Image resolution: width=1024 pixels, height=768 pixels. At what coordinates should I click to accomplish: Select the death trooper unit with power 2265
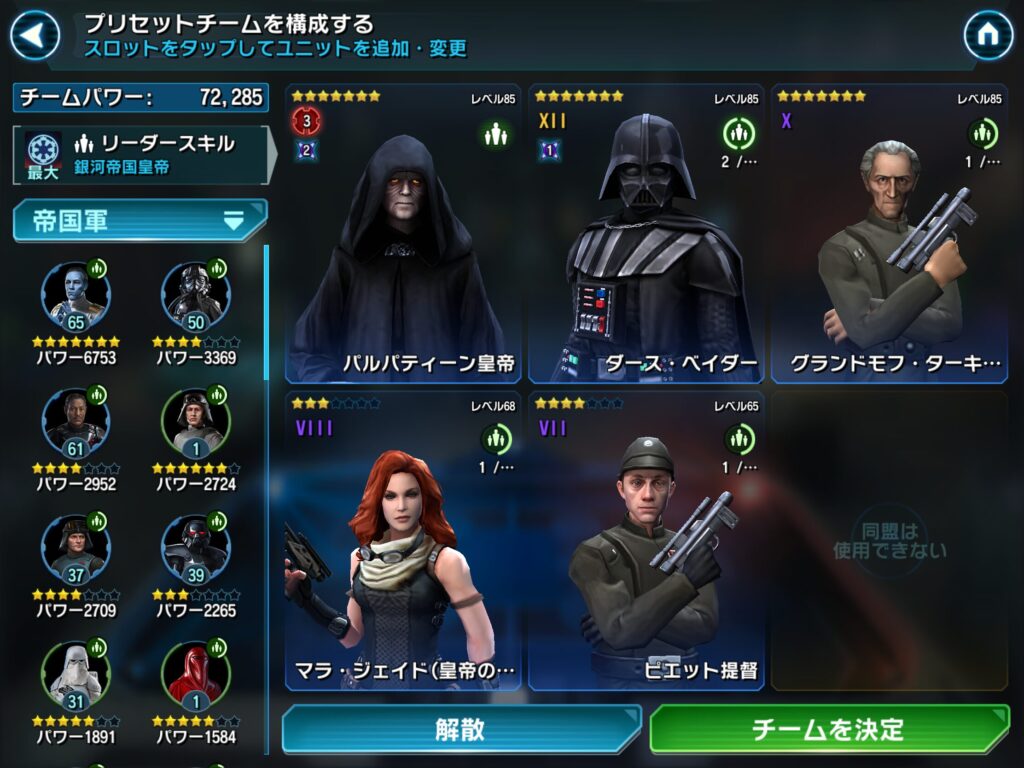196,549
